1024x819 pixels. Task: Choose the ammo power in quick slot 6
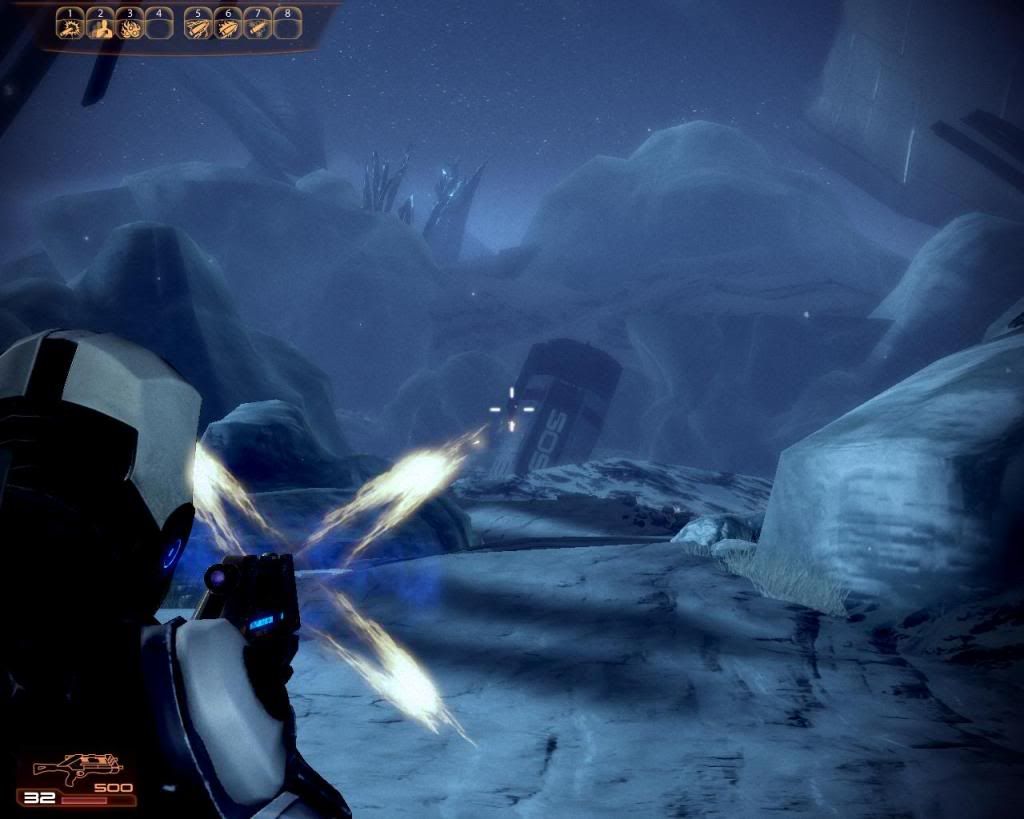[x=229, y=28]
